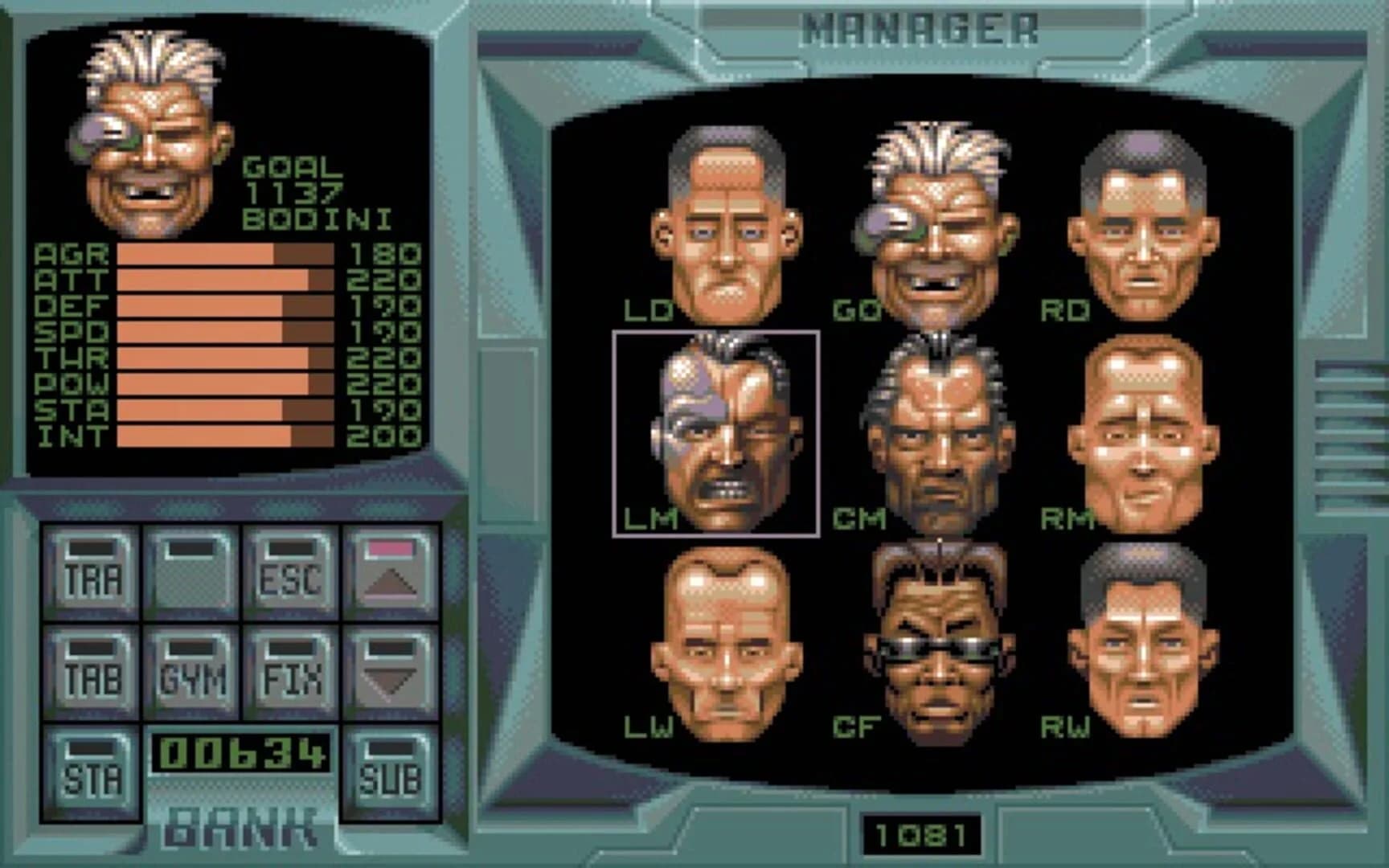Select the RW right wing player
Viewport: 1389px width, 868px height.
click(x=1141, y=643)
